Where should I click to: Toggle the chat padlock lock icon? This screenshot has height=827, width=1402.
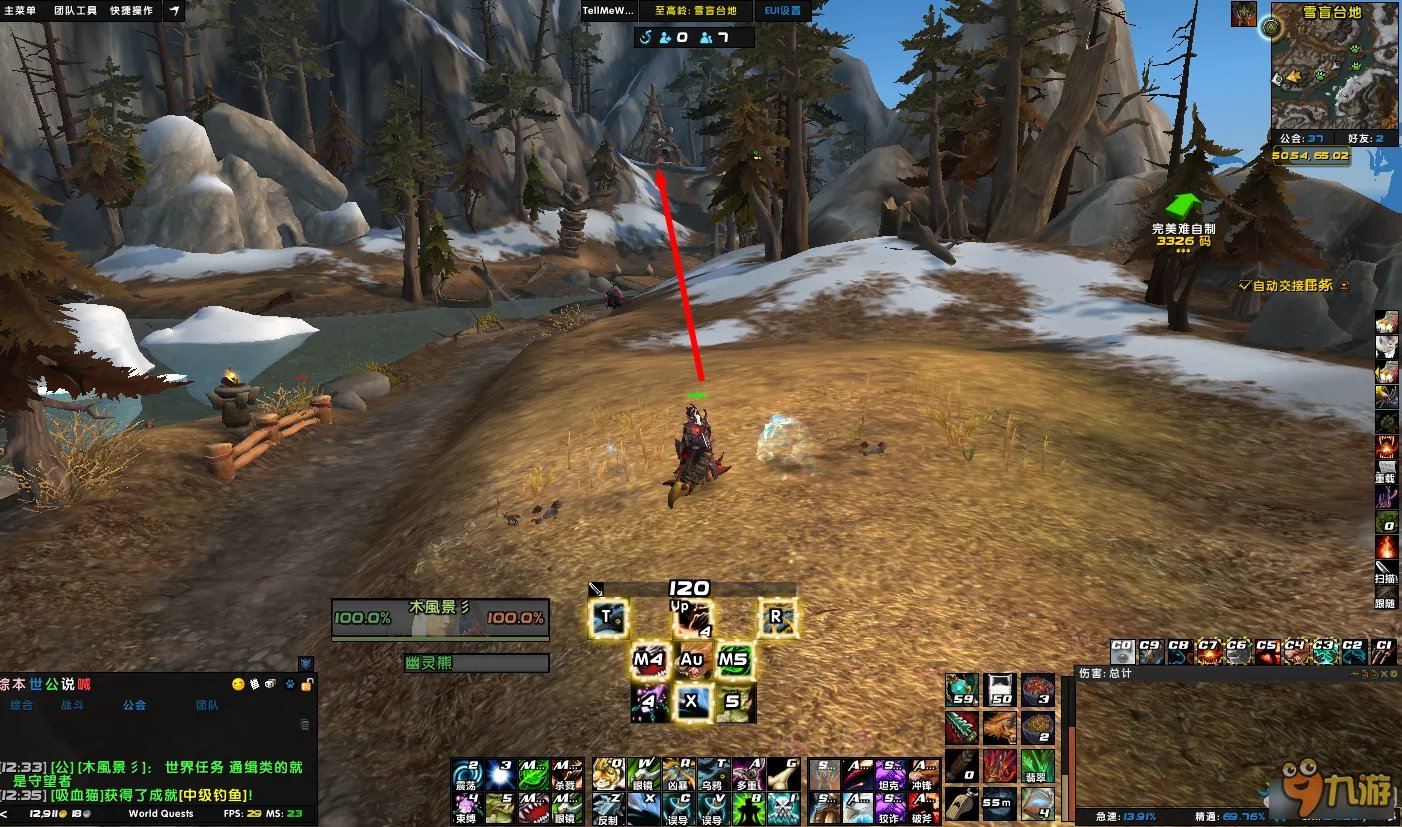[308, 684]
